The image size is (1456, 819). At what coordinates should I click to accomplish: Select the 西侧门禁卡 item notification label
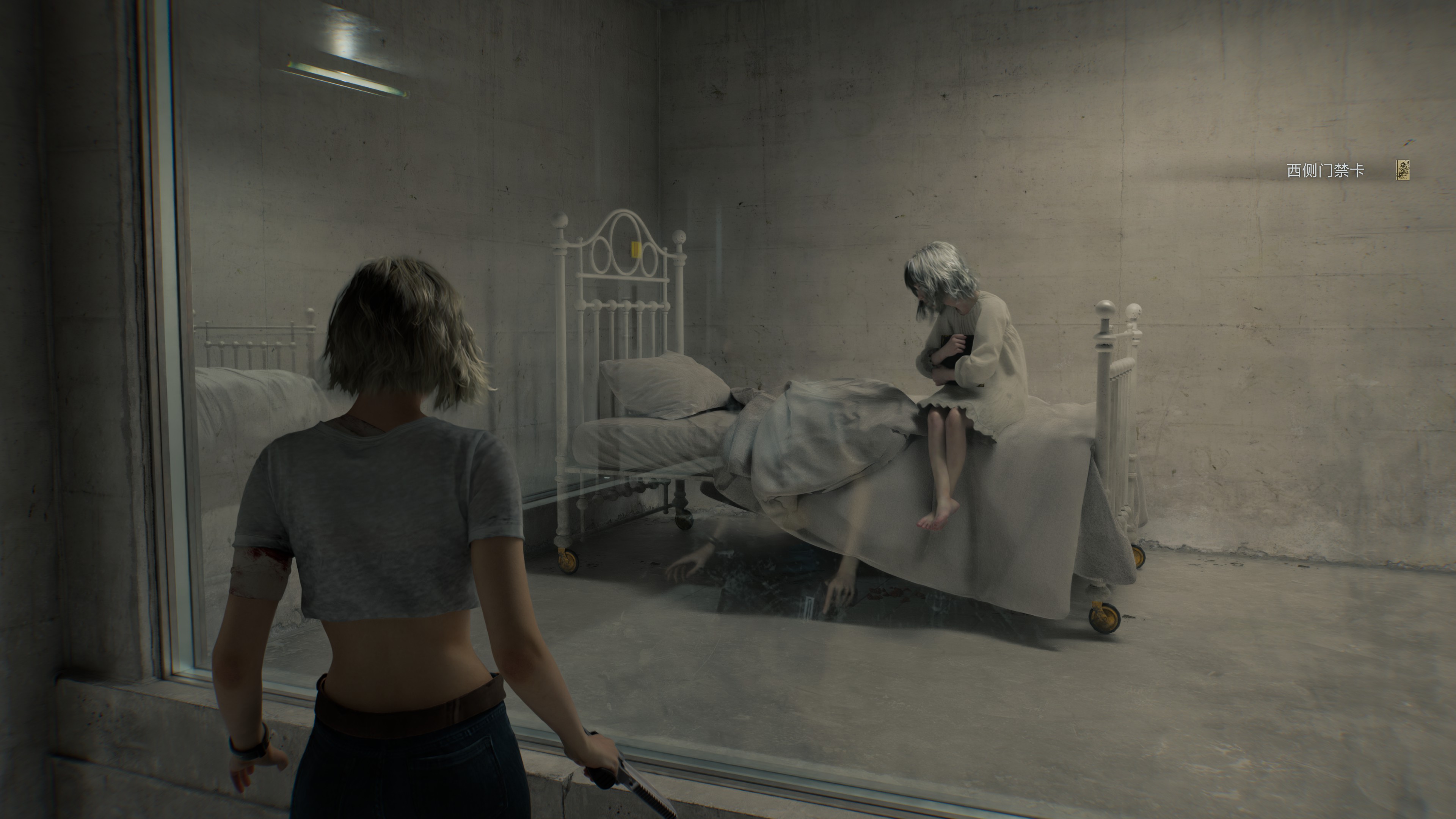(1326, 171)
